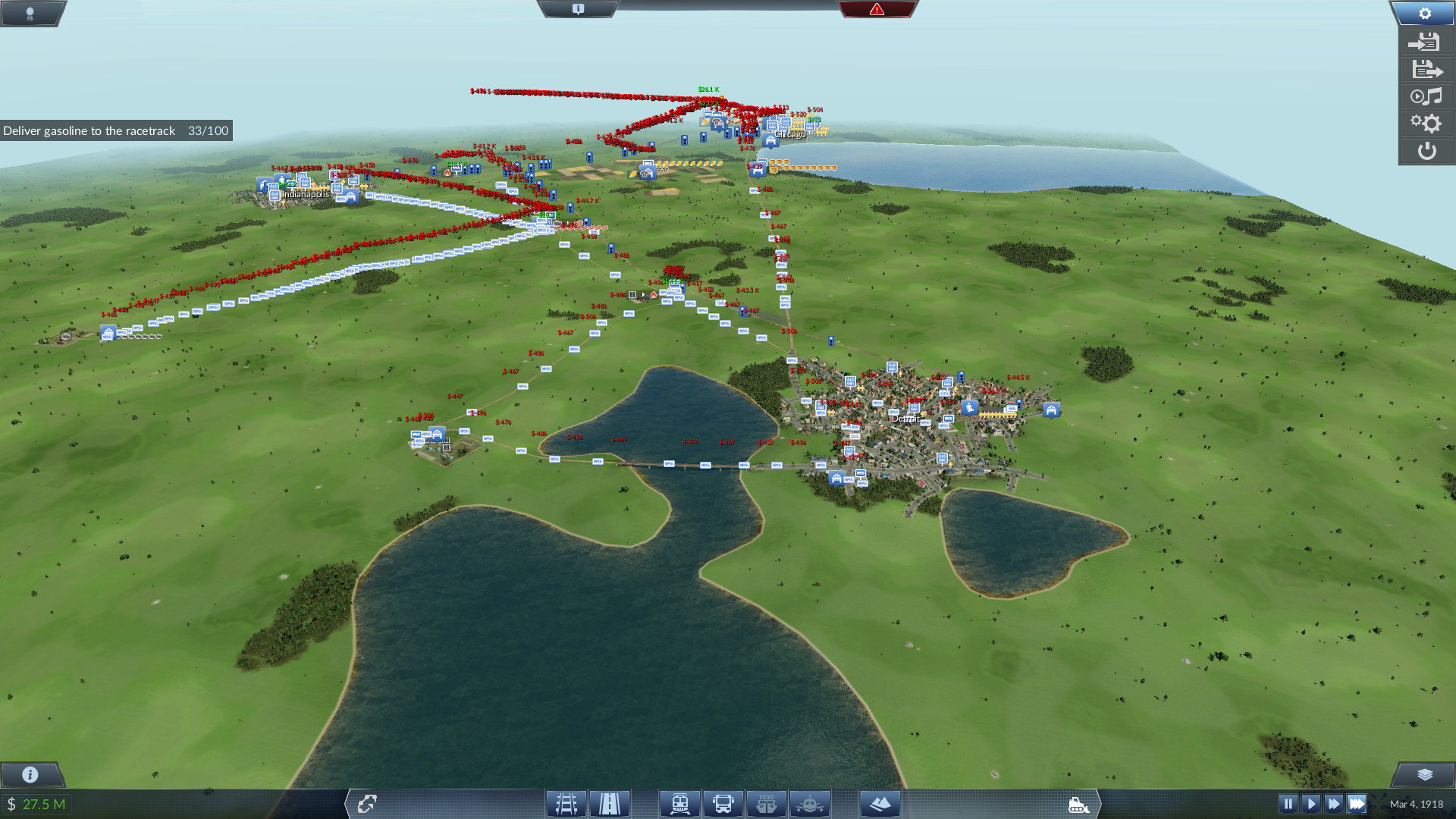Open the double-gear settings menu
This screenshot has height=819, width=1456.
(x=1426, y=124)
